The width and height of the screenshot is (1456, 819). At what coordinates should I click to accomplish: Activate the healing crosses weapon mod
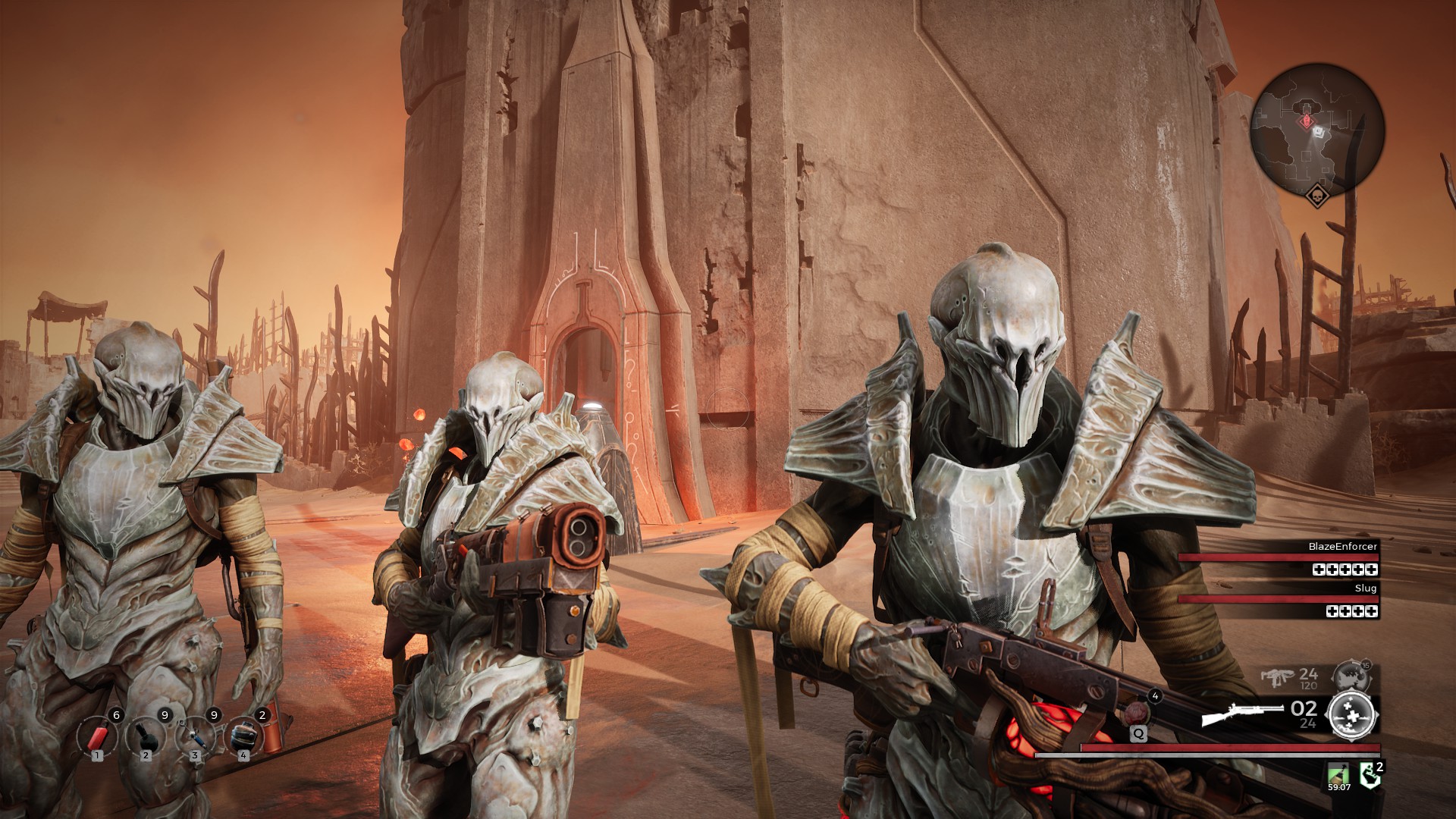pyautogui.click(x=1351, y=714)
